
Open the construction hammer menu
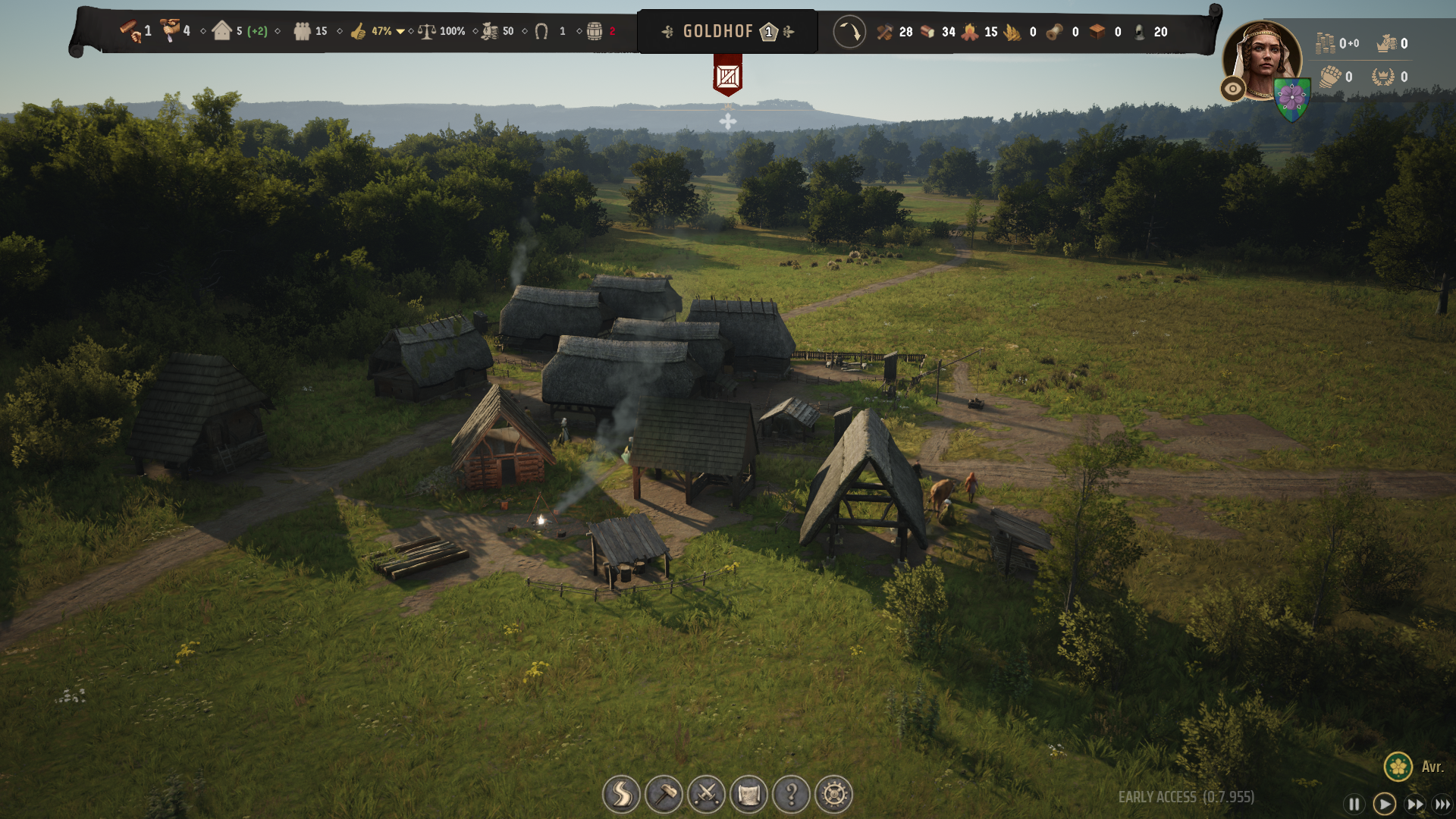click(664, 794)
